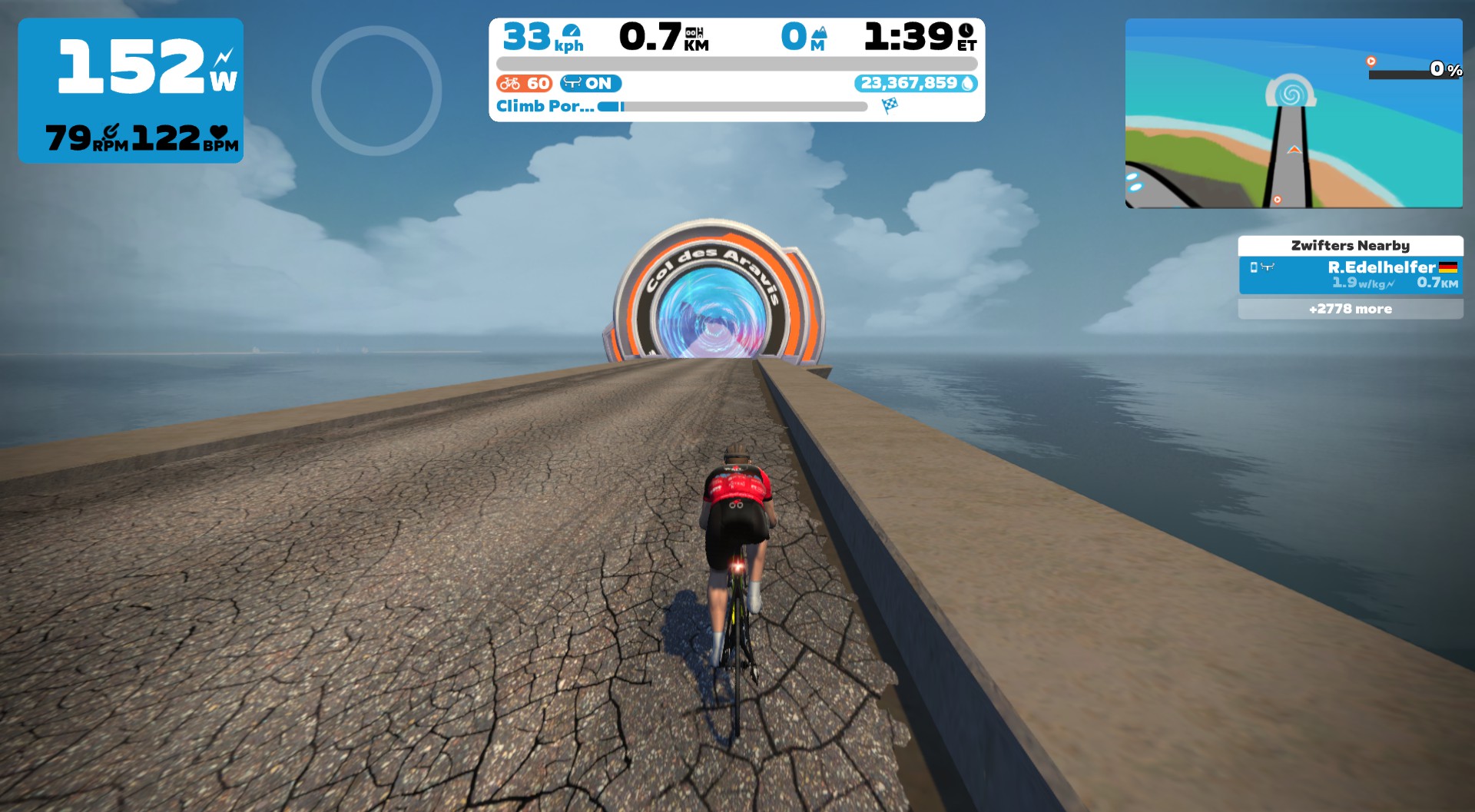Open the power-up ring slot

tap(376, 91)
